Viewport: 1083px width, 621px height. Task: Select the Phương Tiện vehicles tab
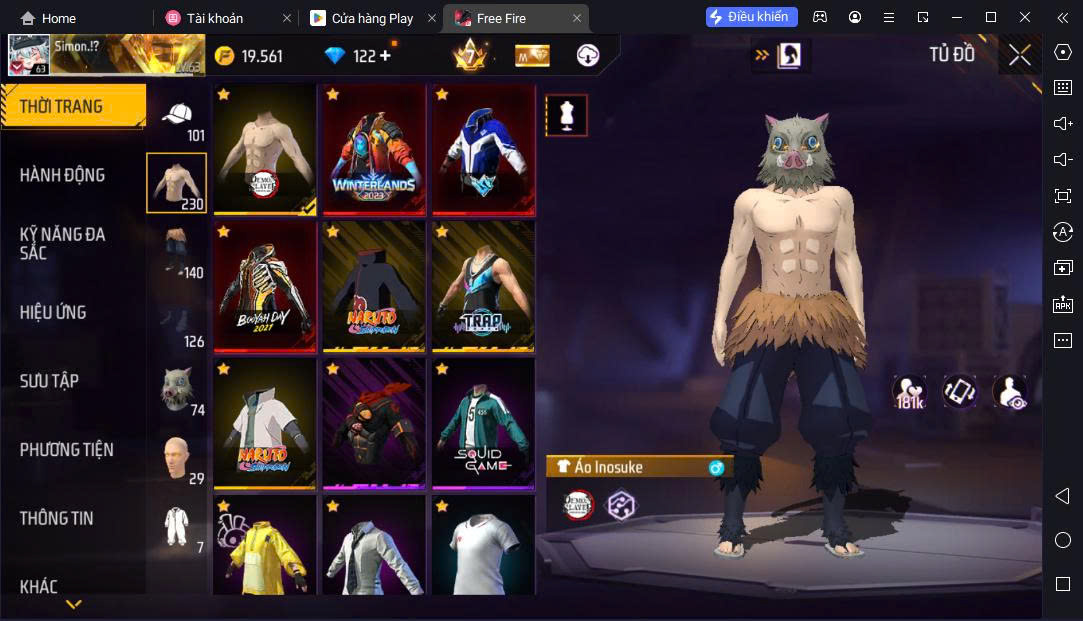[x=66, y=450]
